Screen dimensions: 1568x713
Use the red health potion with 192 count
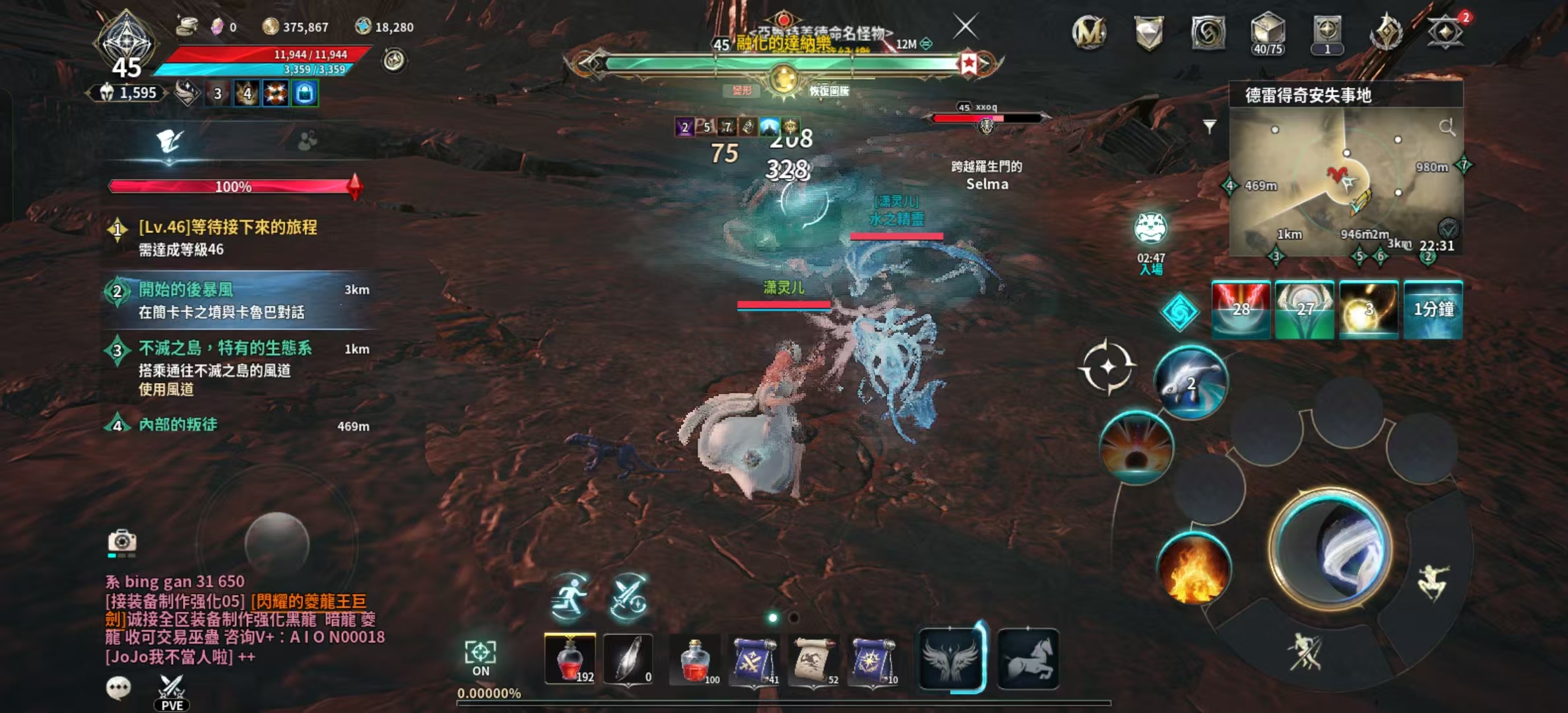tap(570, 659)
